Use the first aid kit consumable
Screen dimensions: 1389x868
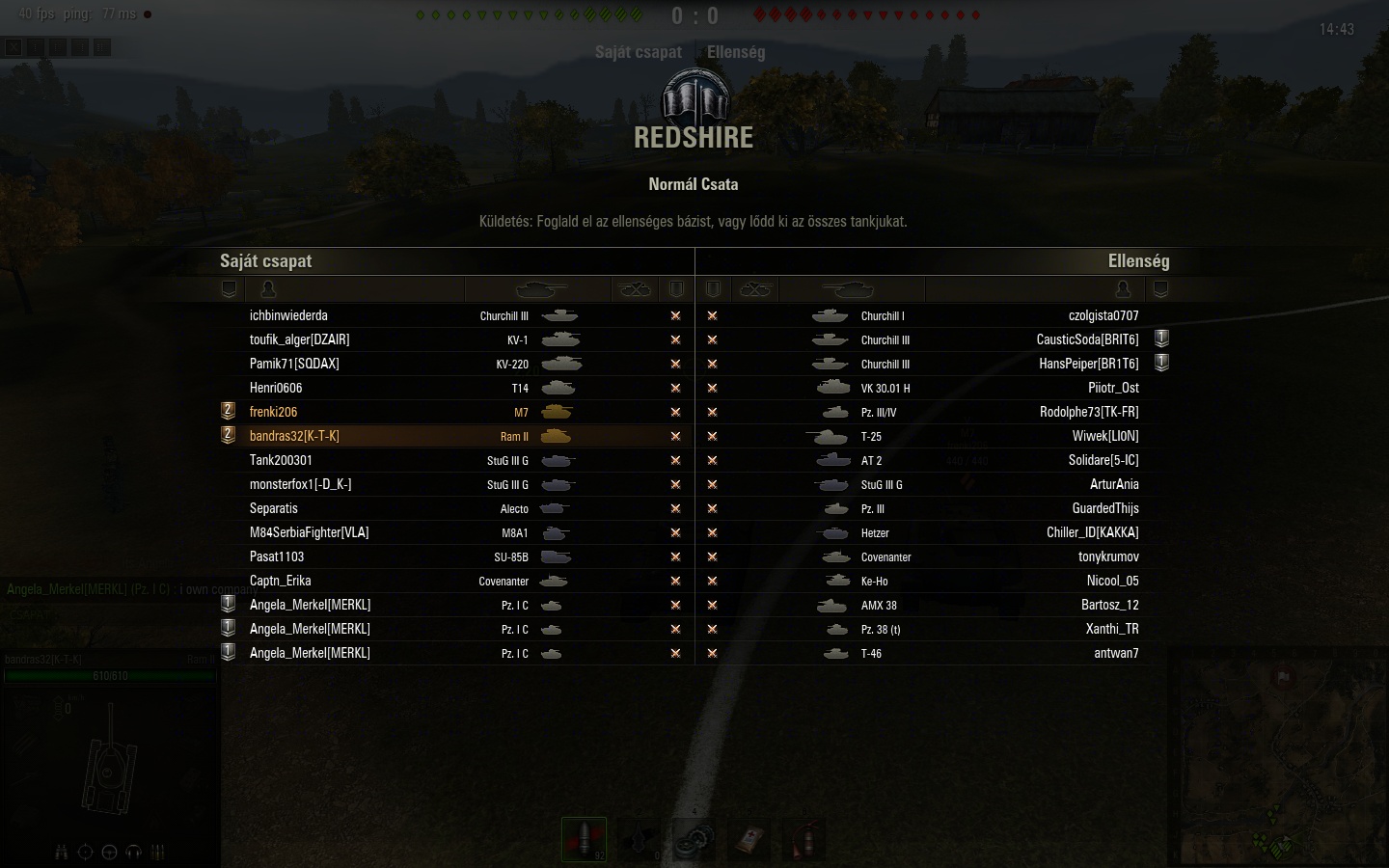(x=749, y=839)
